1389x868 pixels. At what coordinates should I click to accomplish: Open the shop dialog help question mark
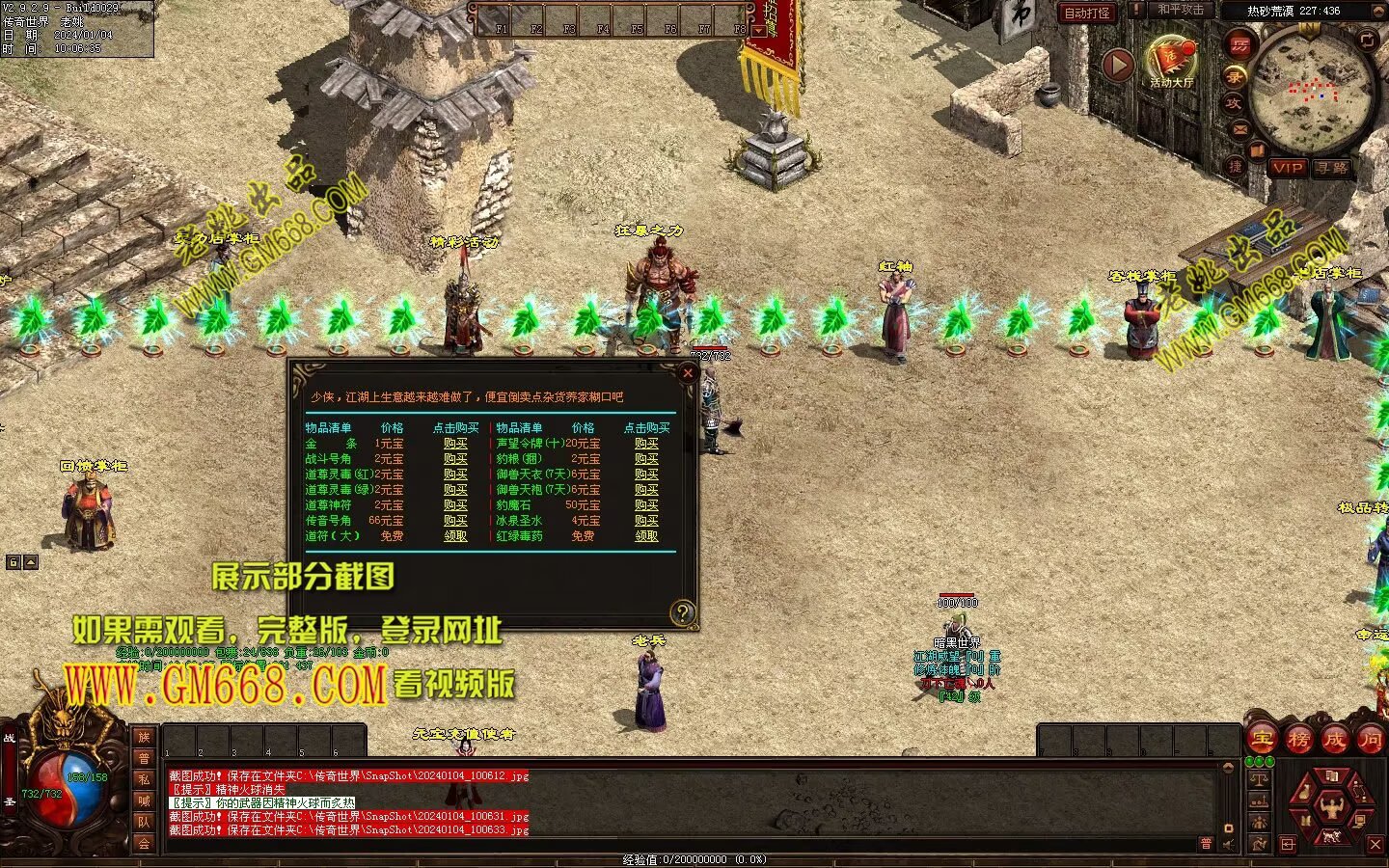pyautogui.click(x=682, y=611)
